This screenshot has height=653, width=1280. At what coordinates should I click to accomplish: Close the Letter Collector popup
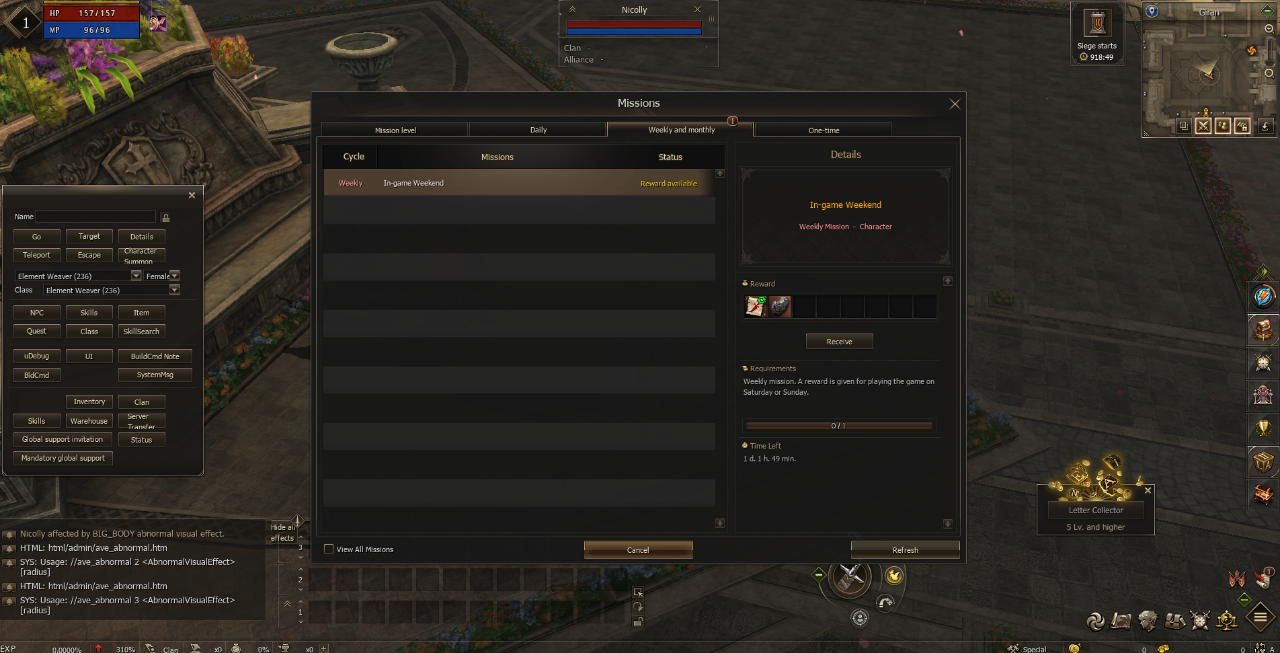tap(1147, 491)
